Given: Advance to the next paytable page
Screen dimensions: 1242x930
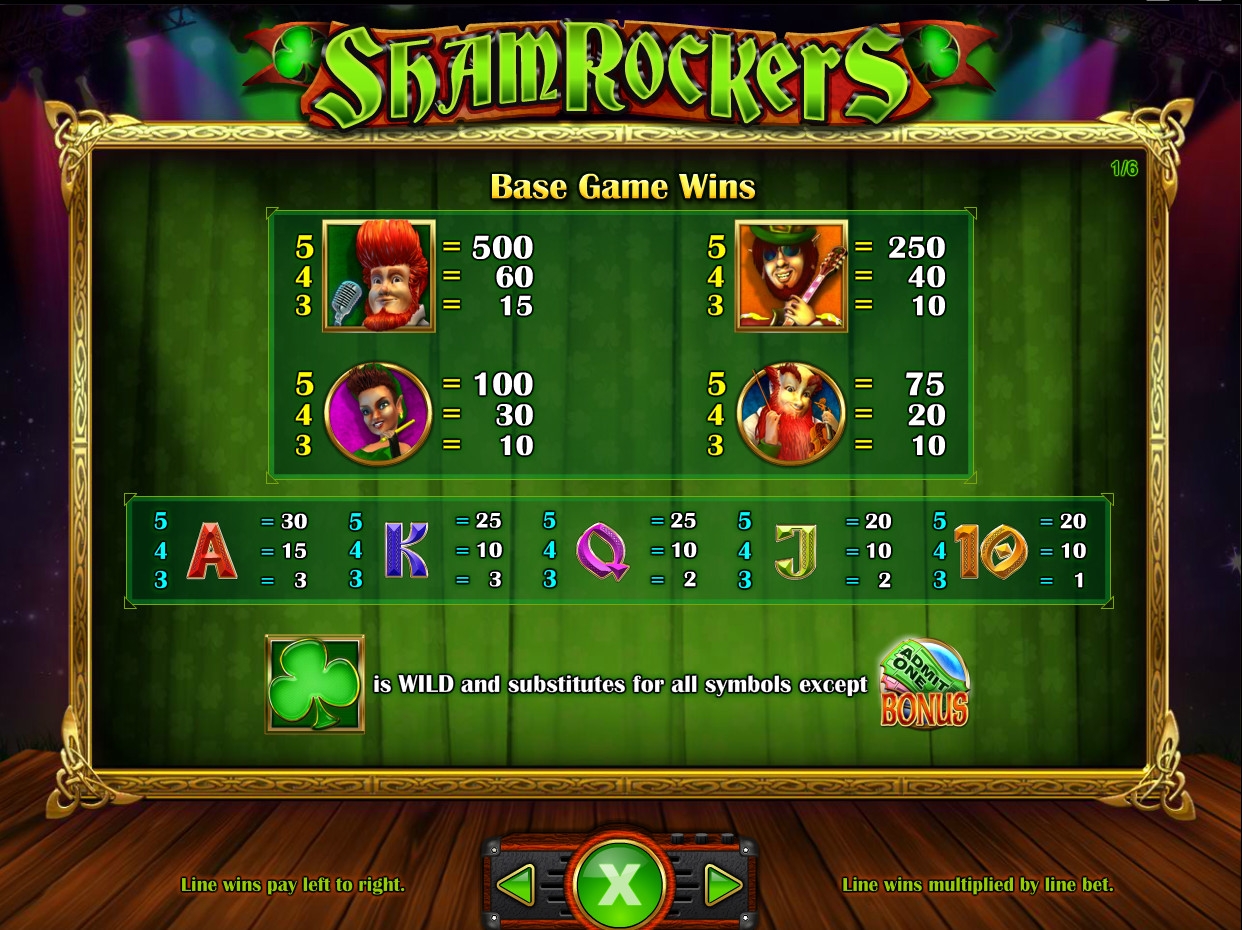Looking at the screenshot, I should 722,884.
